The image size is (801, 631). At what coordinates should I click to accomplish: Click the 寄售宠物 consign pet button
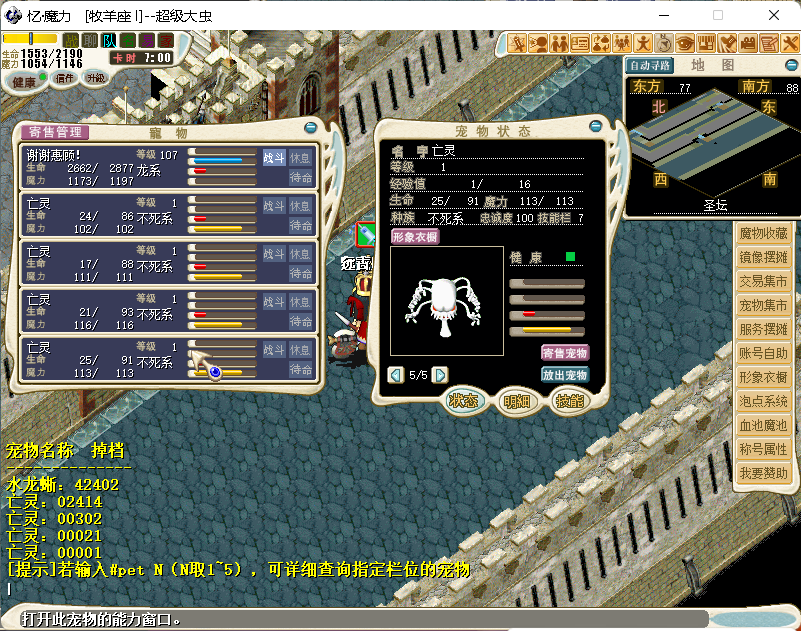(564, 353)
